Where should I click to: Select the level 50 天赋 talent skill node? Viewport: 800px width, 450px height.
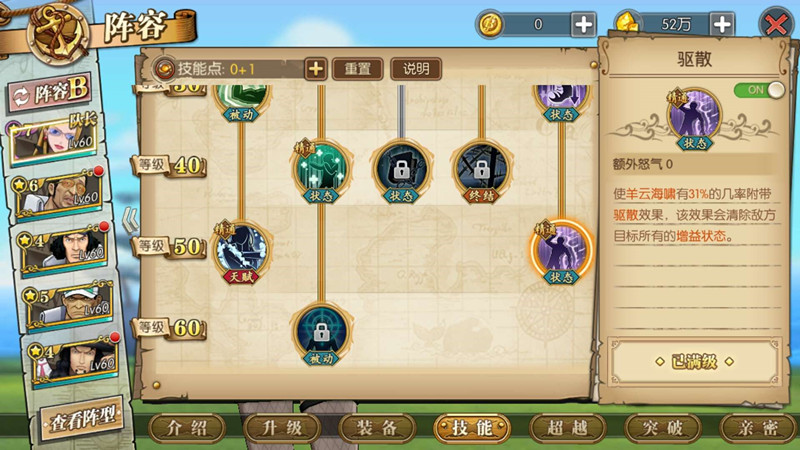point(241,250)
